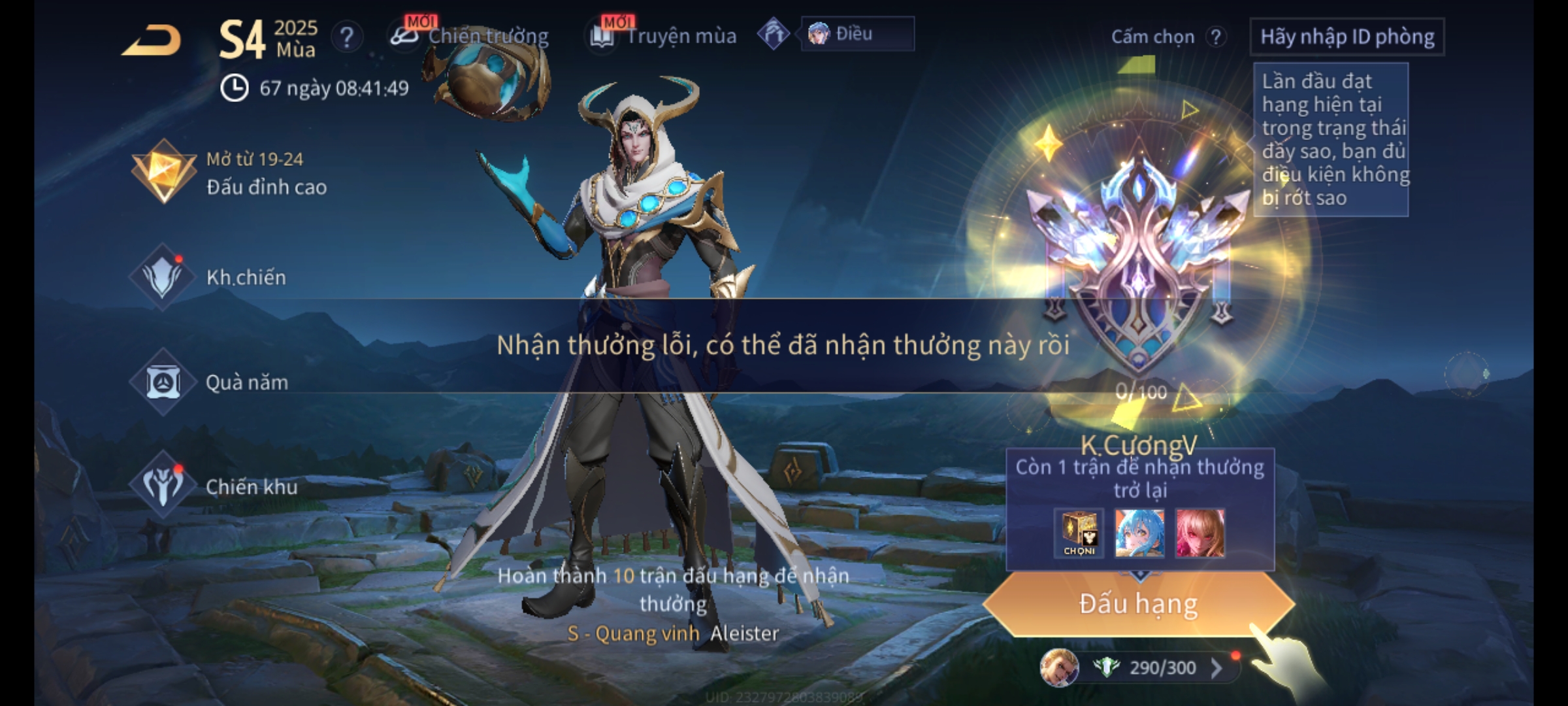Go back using the gold return arrow

point(152,41)
